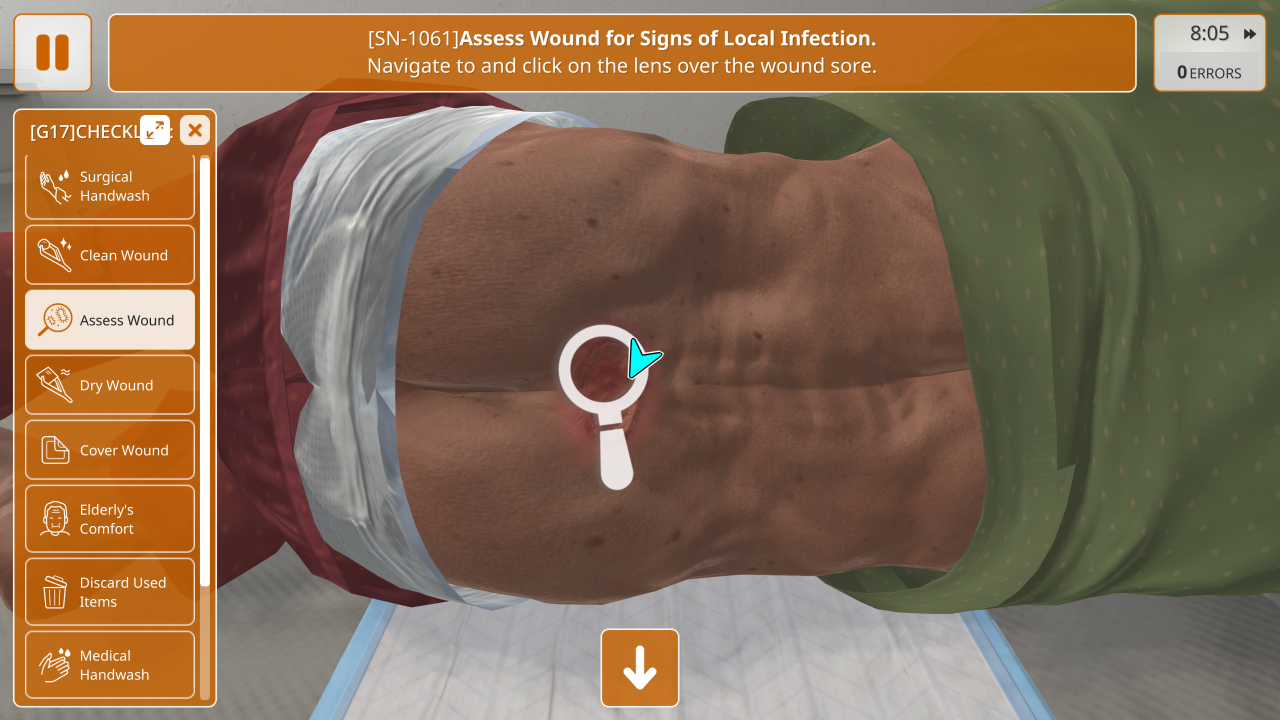Viewport: 1280px width, 720px height.
Task: Choose the Clean Wound checklist step
Action: click(x=110, y=255)
